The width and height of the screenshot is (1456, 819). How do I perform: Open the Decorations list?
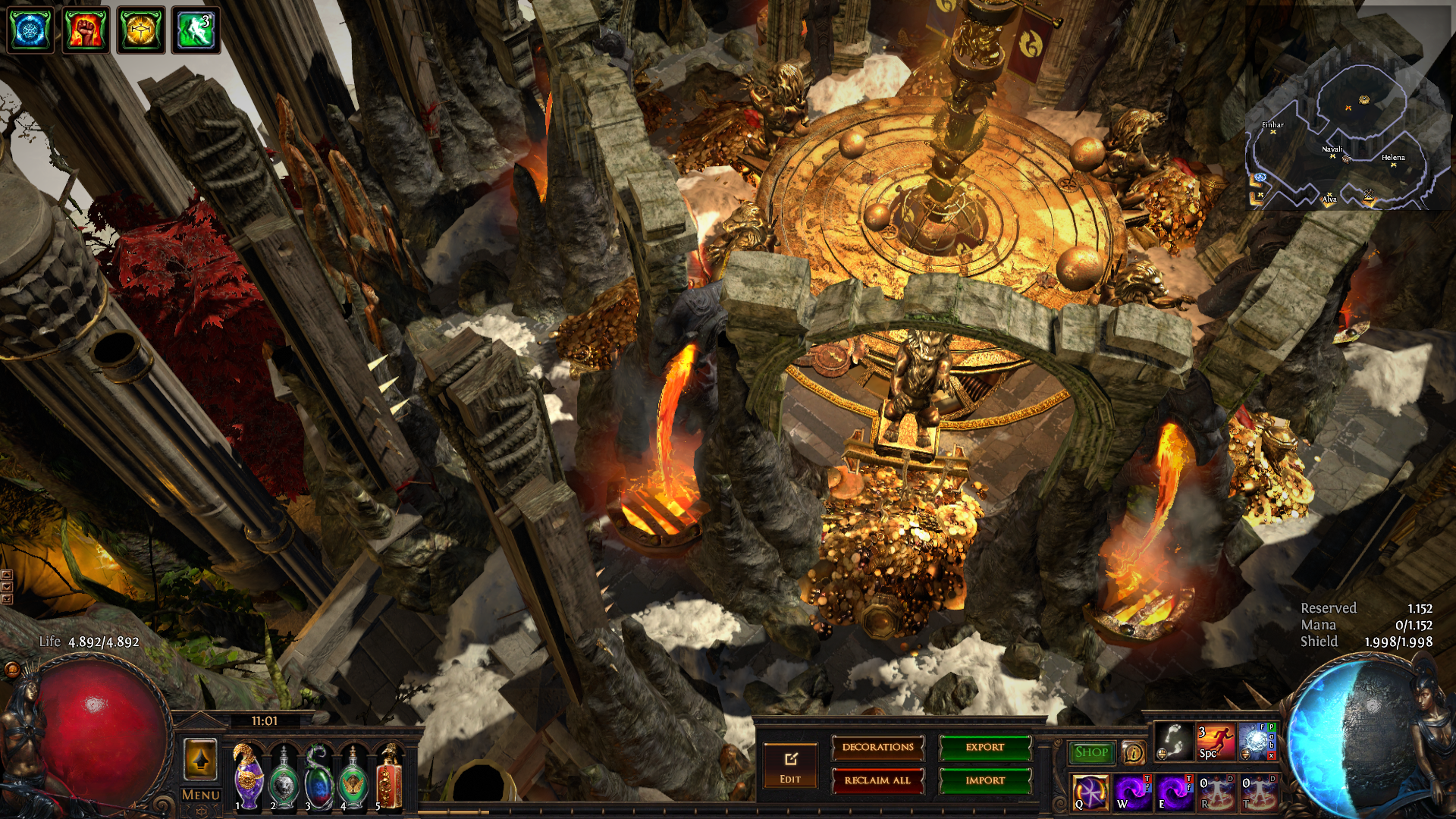click(x=878, y=748)
